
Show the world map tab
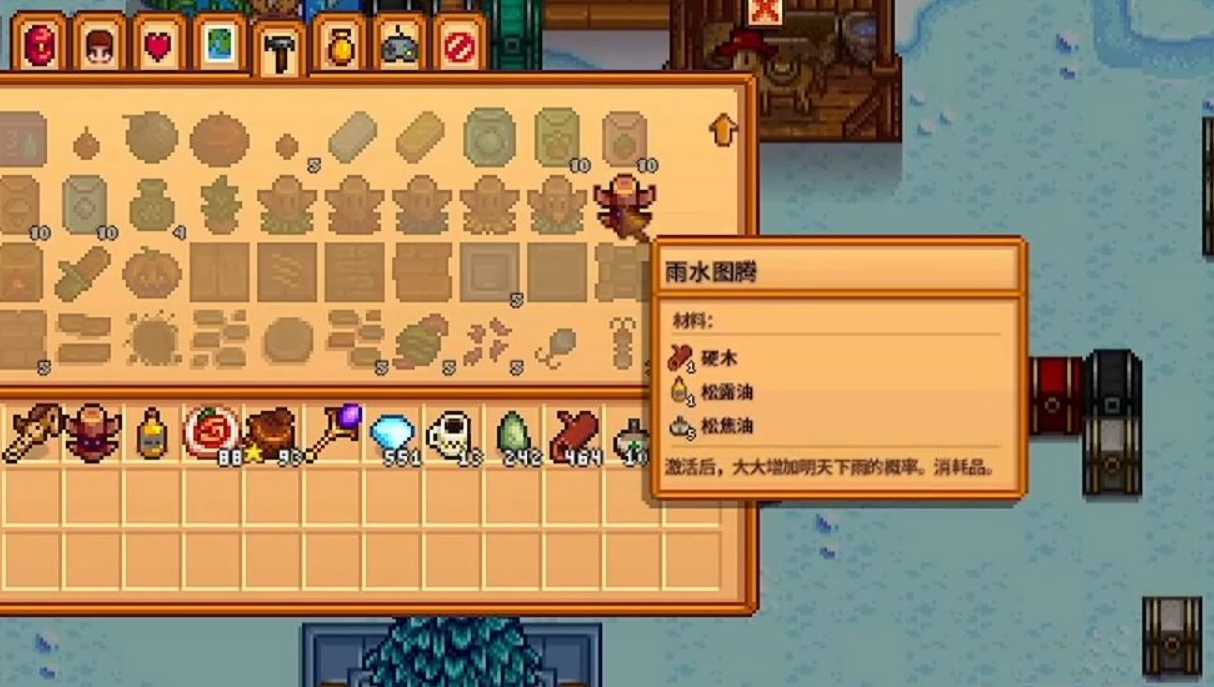click(x=219, y=45)
